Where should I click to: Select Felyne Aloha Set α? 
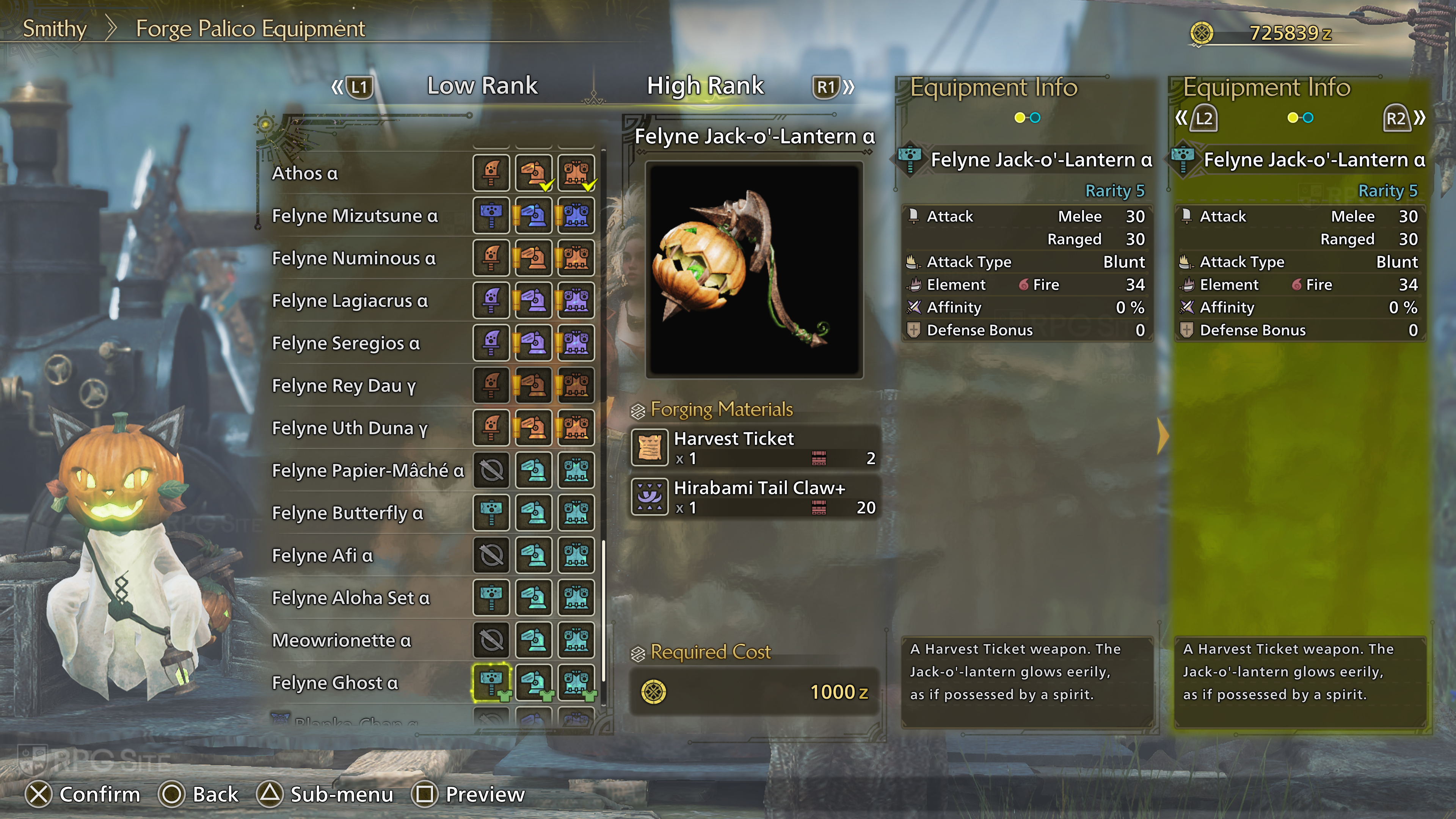pyautogui.click(x=351, y=598)
